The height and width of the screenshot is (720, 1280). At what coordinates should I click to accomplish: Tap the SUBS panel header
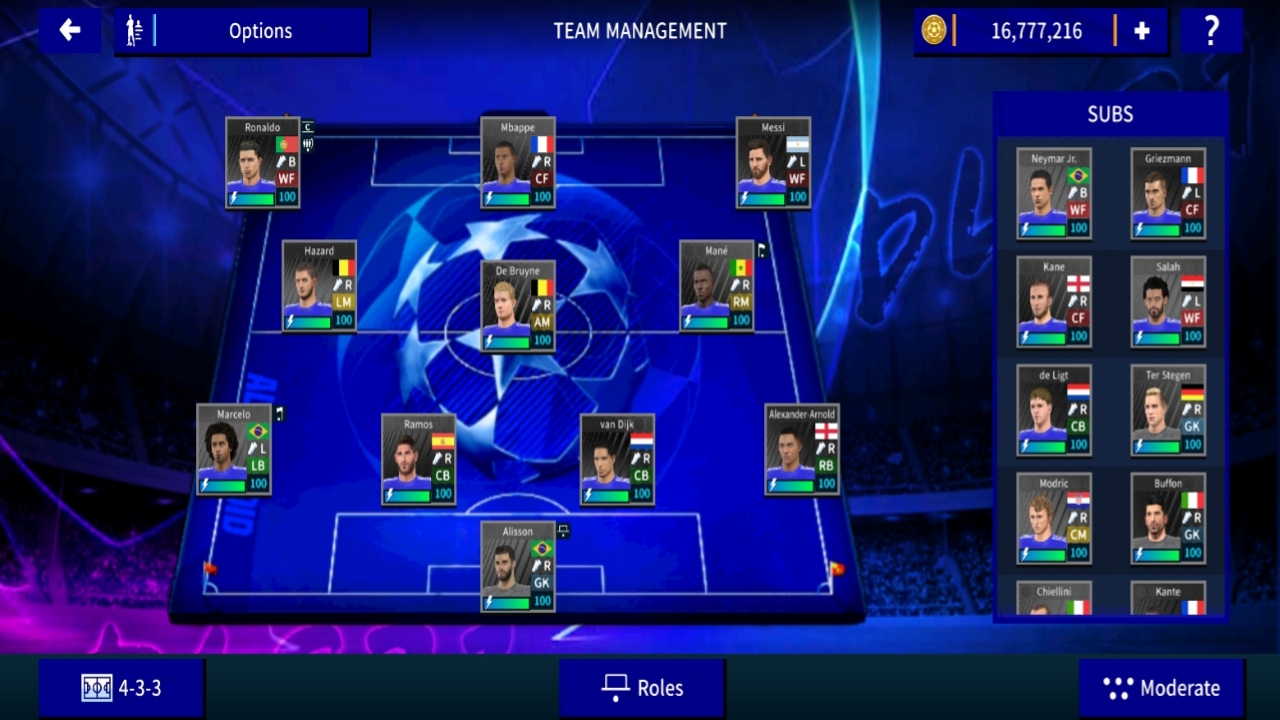1110,114
